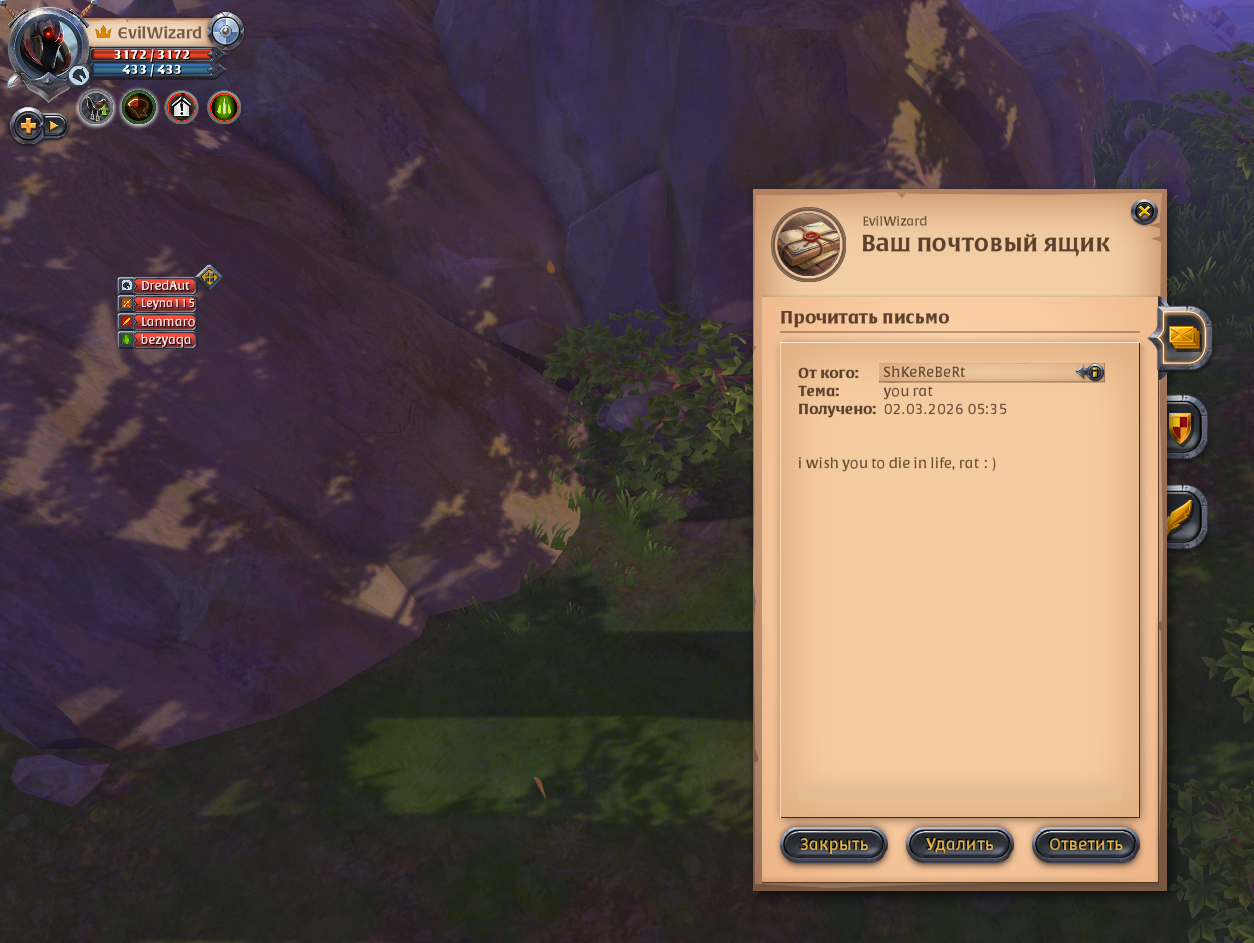Switch to the red-yellow shield tab
This screenshot has height=943, width=1254.
(x=1182, y=427)
